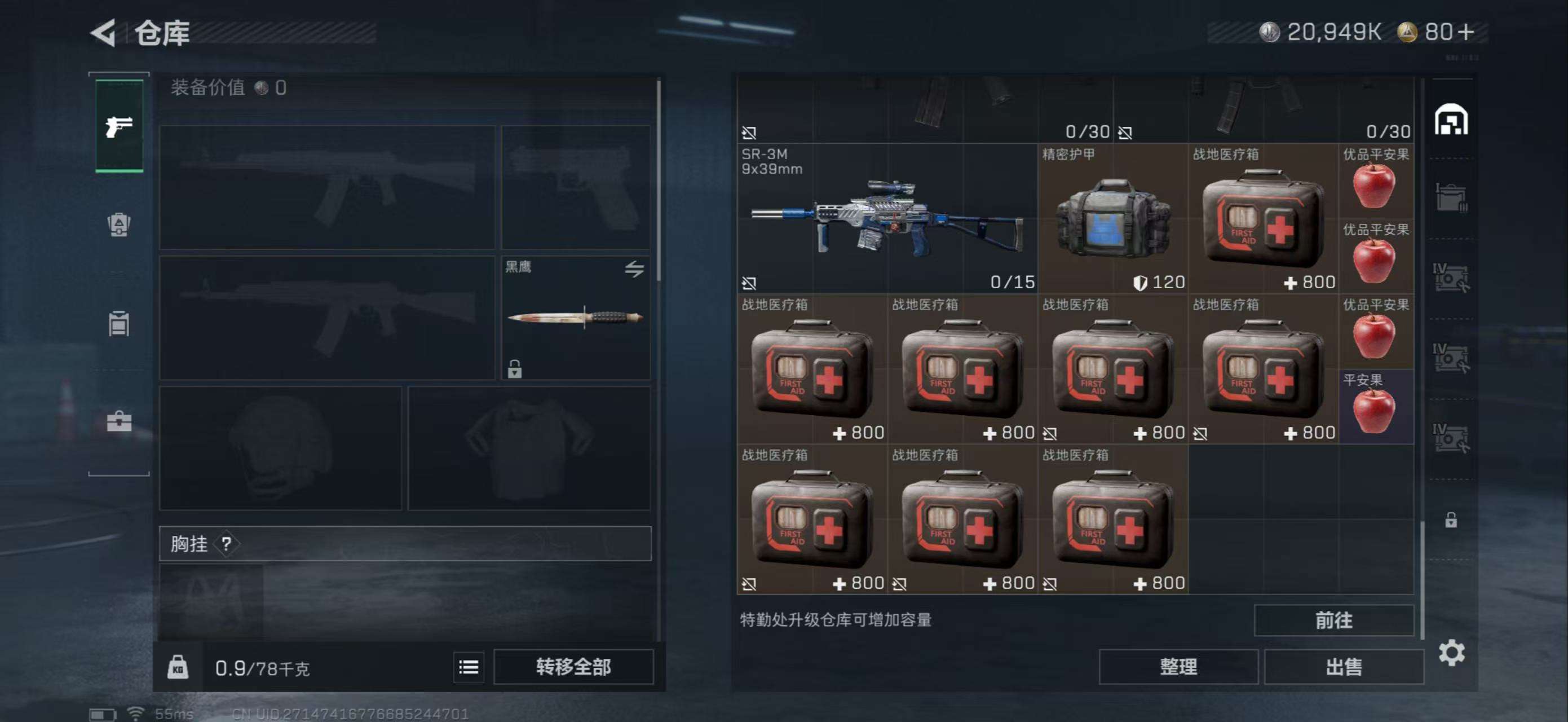Click the 整理 sort button
This screenshot has width=1568, height=722.
[1178, 667]
